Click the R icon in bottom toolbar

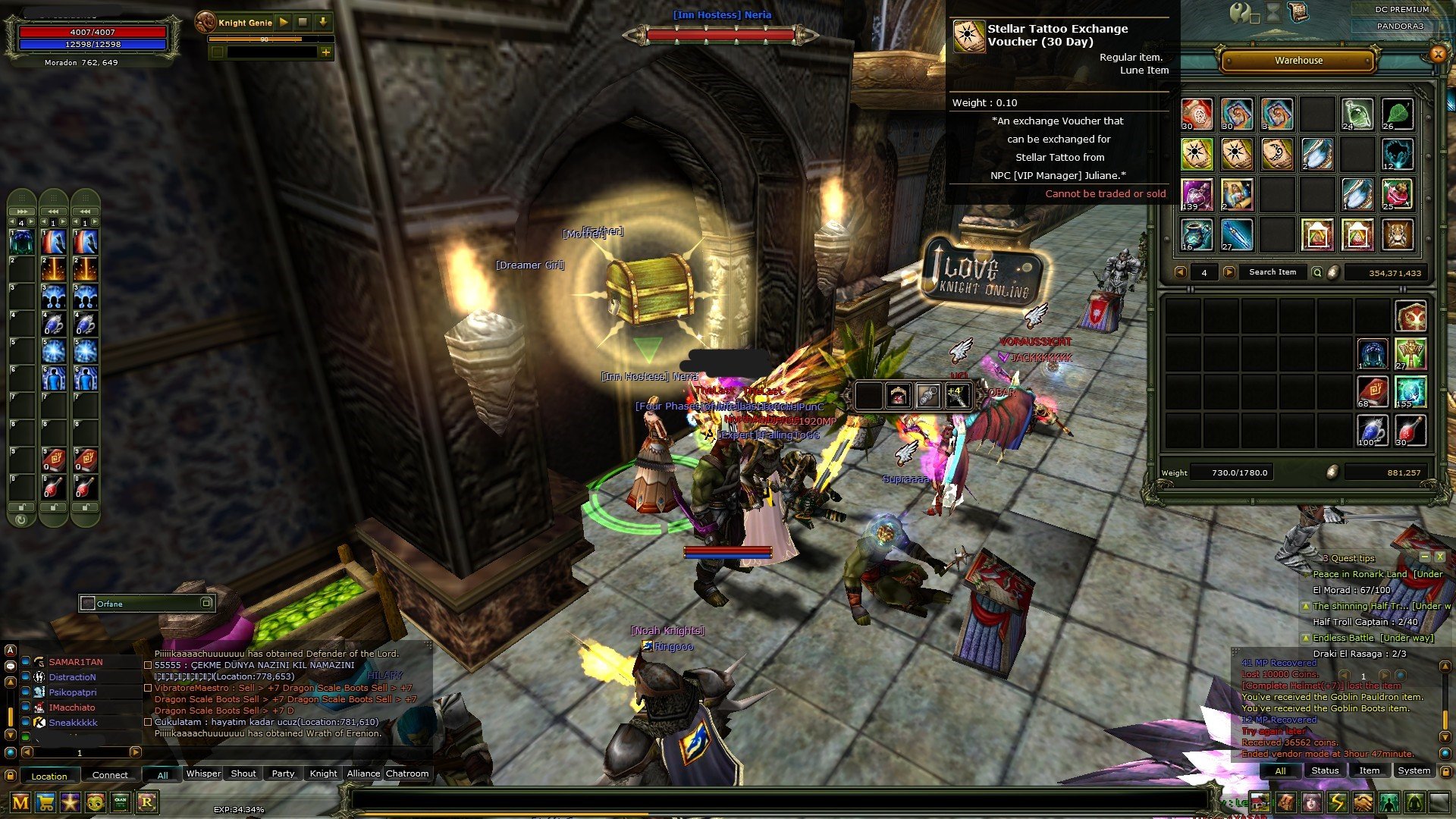tap(147, 802)
